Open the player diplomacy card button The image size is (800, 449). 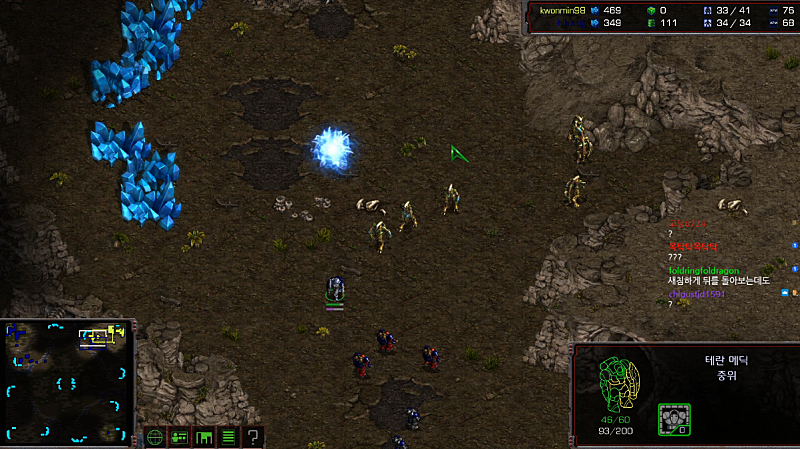point(179,437)
